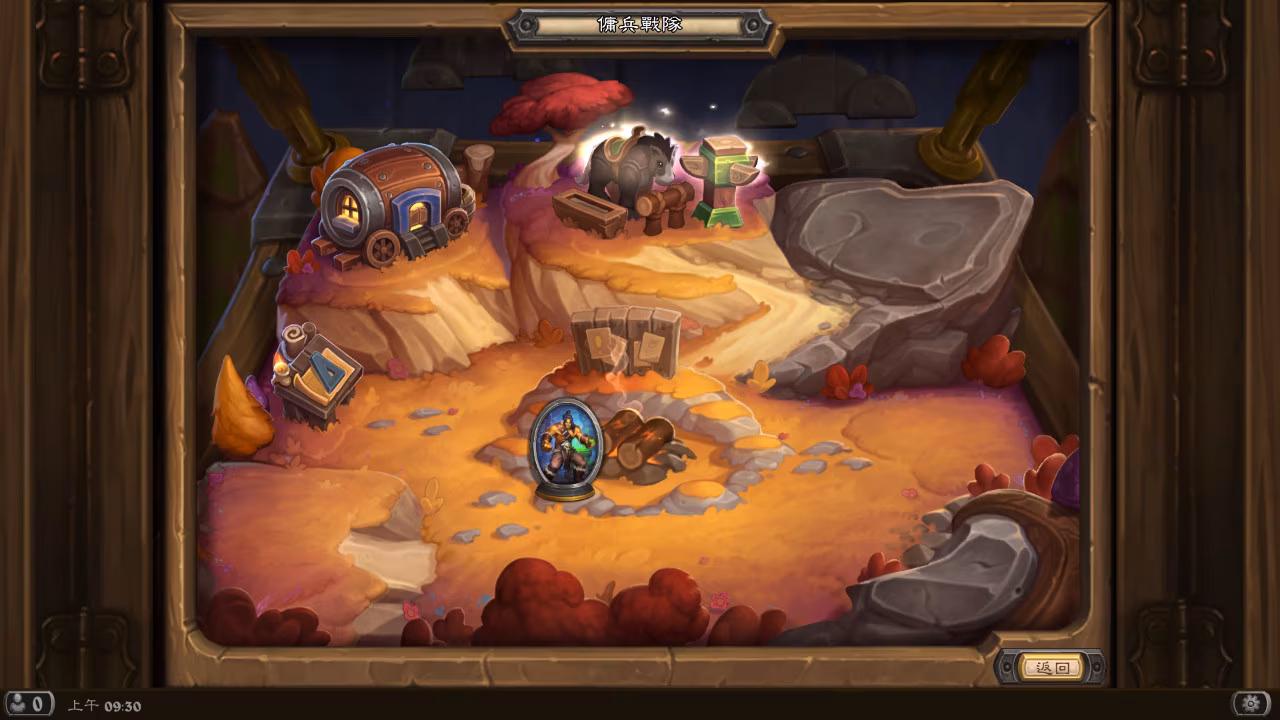Click the 返回 back button
This screenshot has height=720, width=1280.
click(1052, 668)
